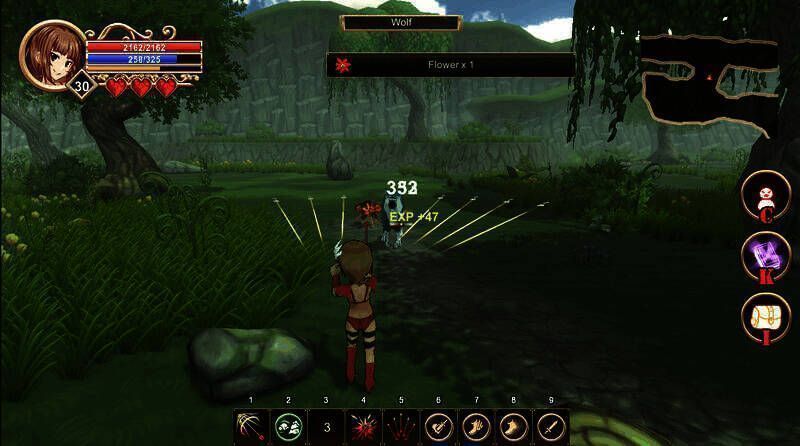Open the purple skill book
The image size is (800, 446).
[765, 256]
